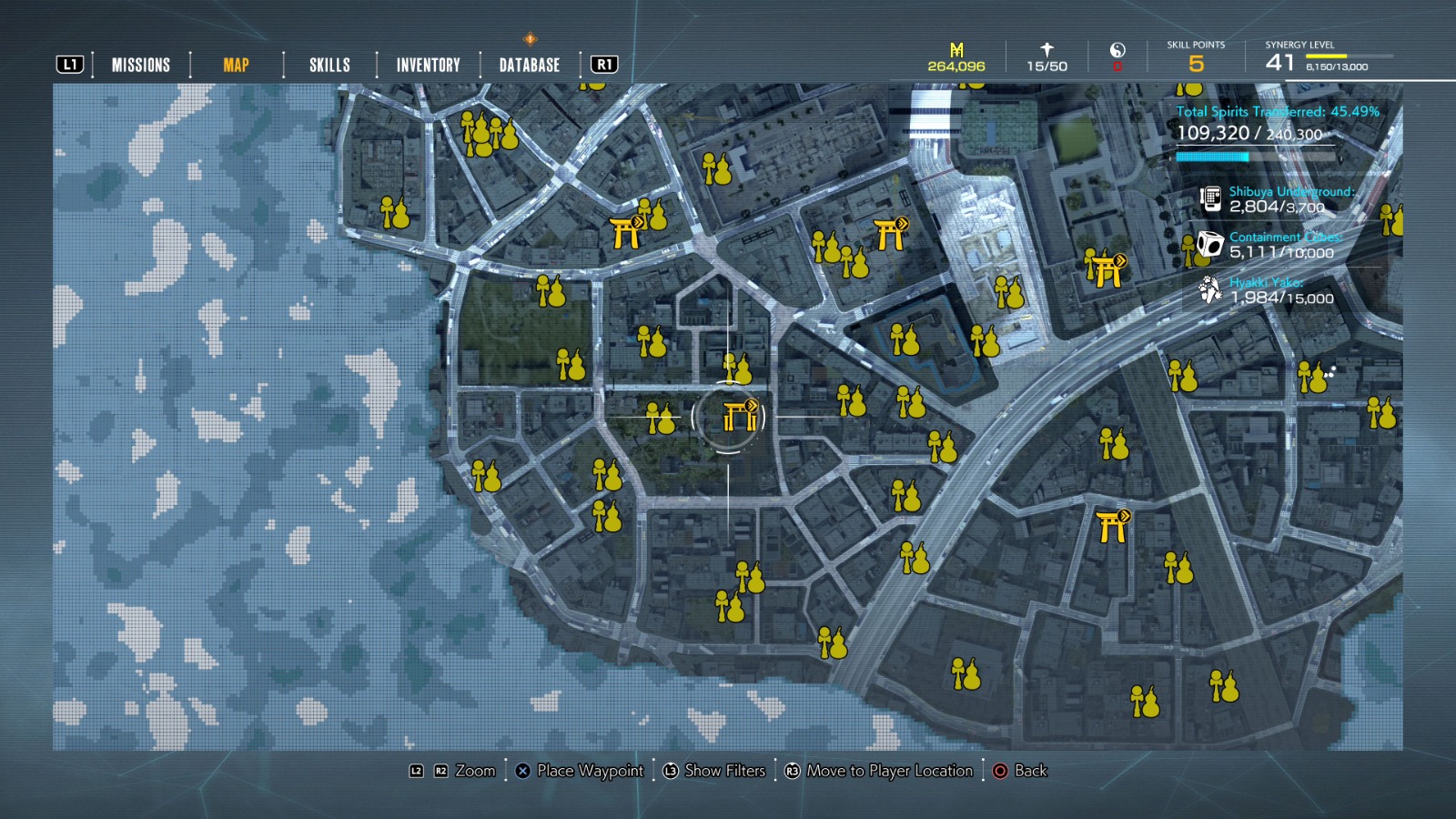Switch to the INVENTORY tab
This screenshot has height=819, width=1456.
(x=427, y=65)
